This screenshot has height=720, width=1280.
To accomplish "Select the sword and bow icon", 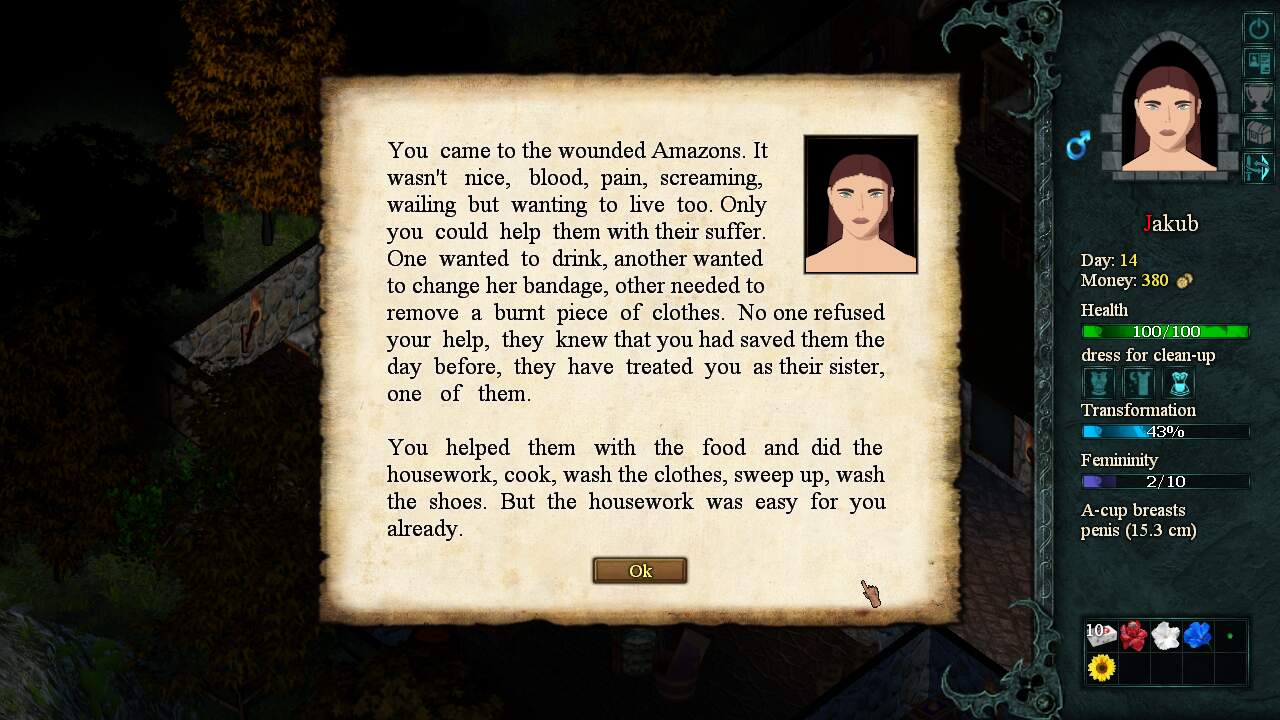I will pos(1257,167).
